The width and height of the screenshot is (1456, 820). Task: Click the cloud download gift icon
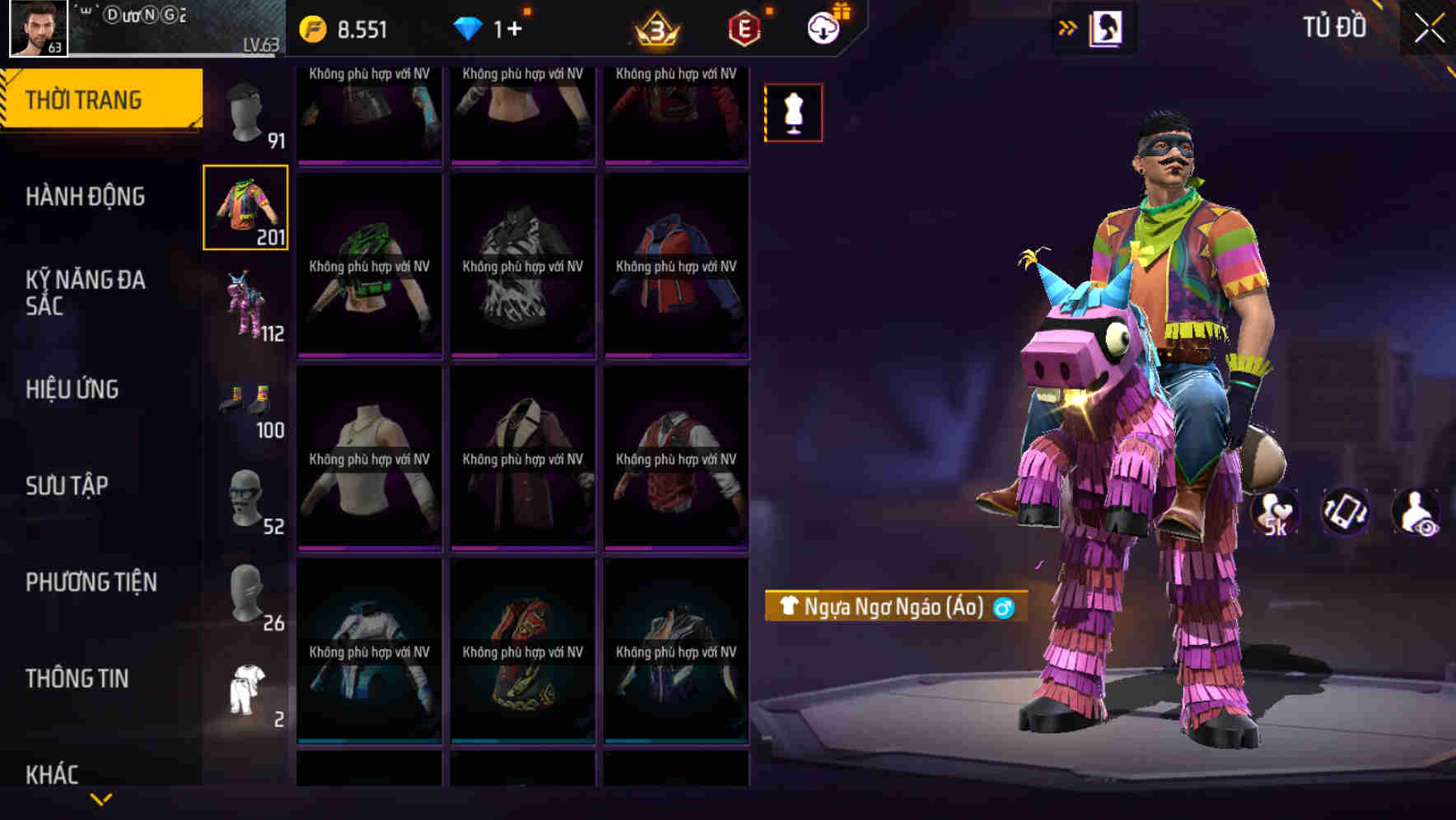click(x=822, y=26)
